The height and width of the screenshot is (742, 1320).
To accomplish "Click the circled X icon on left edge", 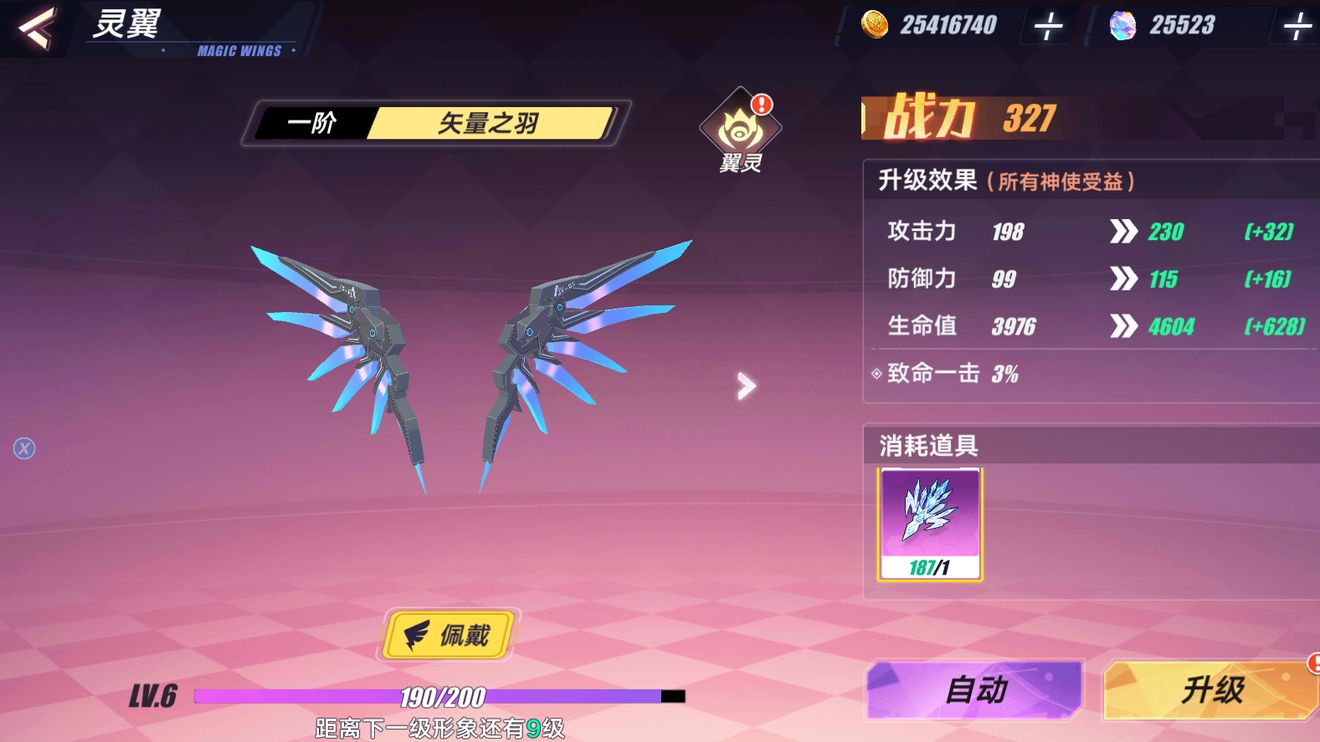I will pyautogui.click(x=23, y=449).
